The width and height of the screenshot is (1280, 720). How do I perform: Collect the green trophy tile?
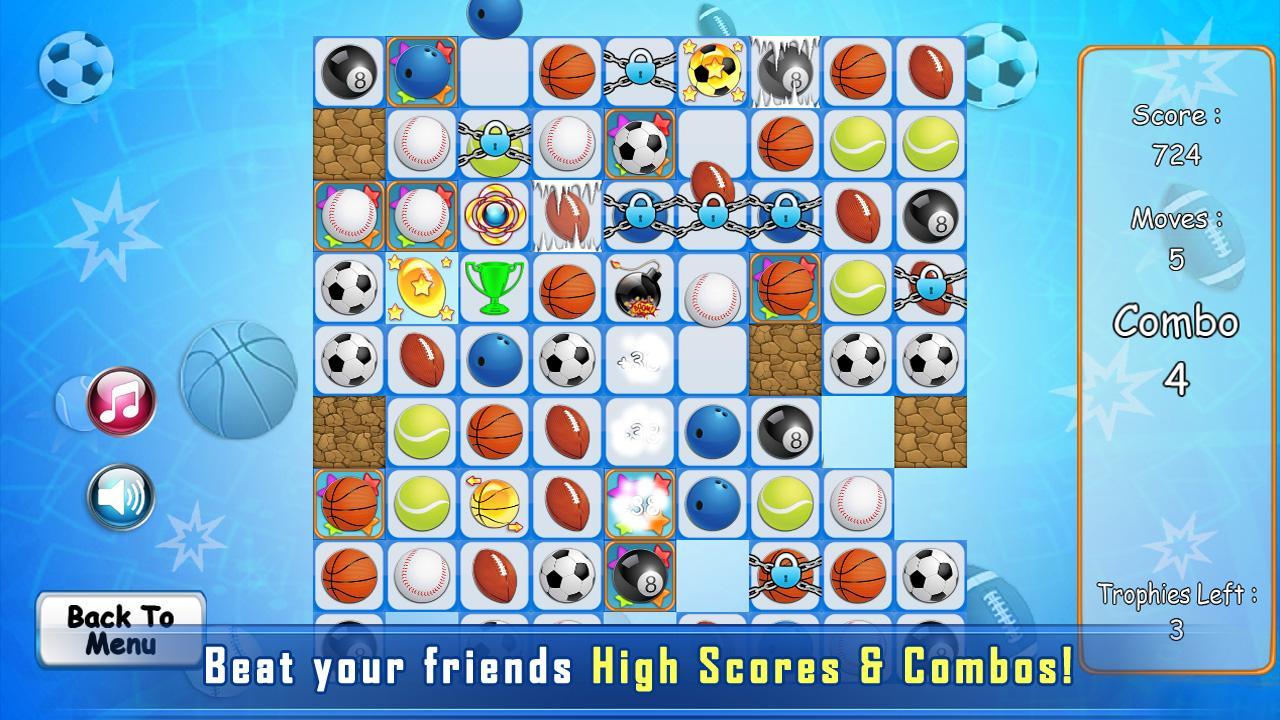(x=494, y=289)
